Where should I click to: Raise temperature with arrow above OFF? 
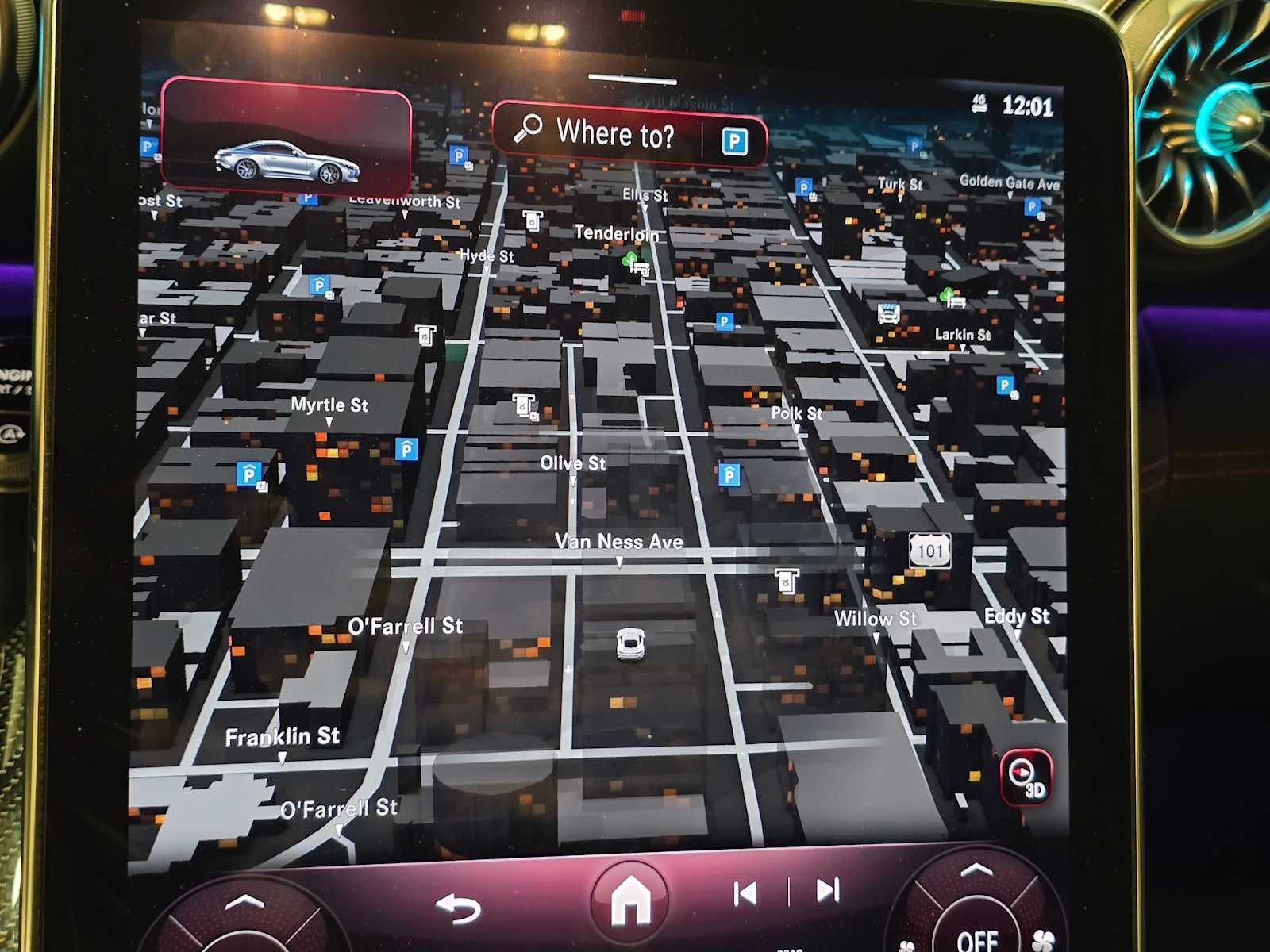pos(976,871)
